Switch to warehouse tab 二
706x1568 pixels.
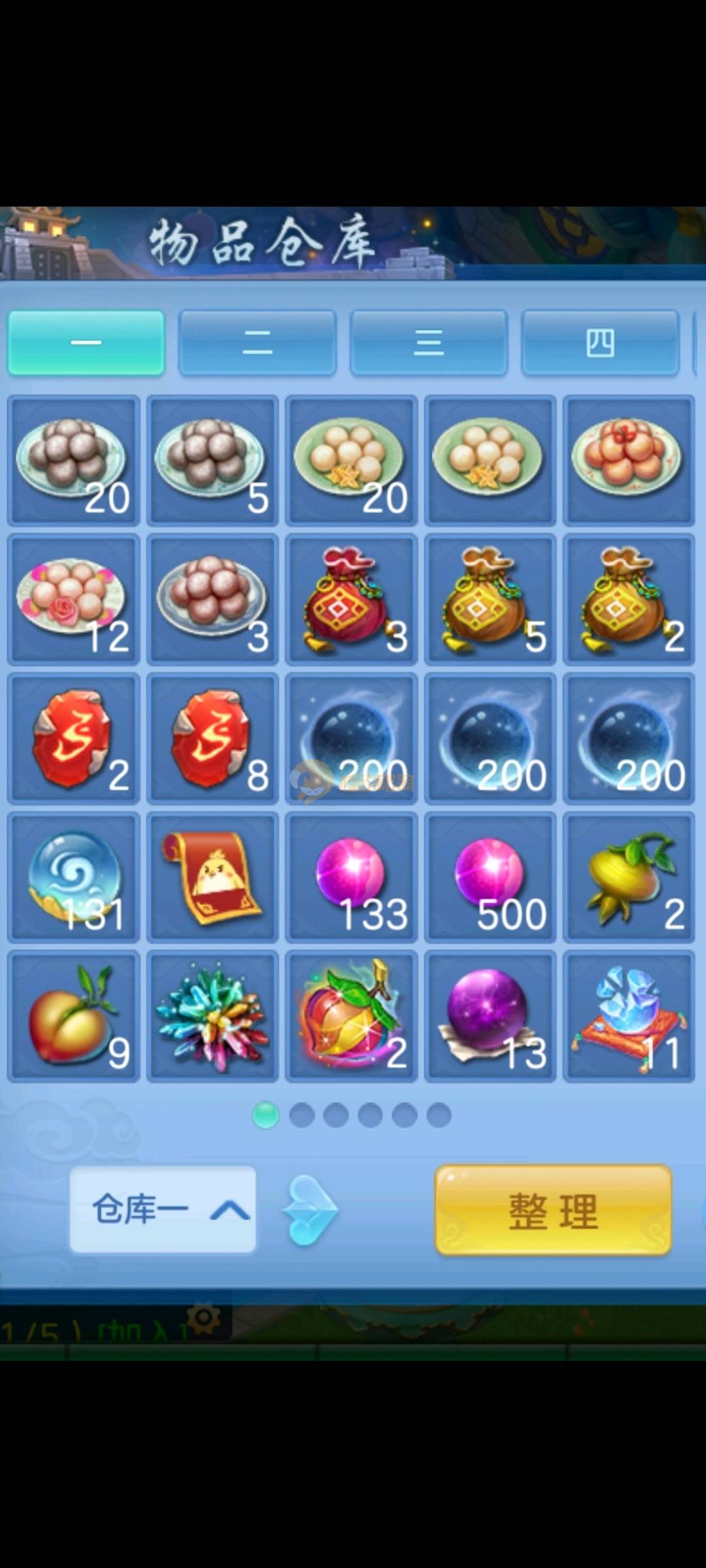pyautogui.click(x=257, y=343)
